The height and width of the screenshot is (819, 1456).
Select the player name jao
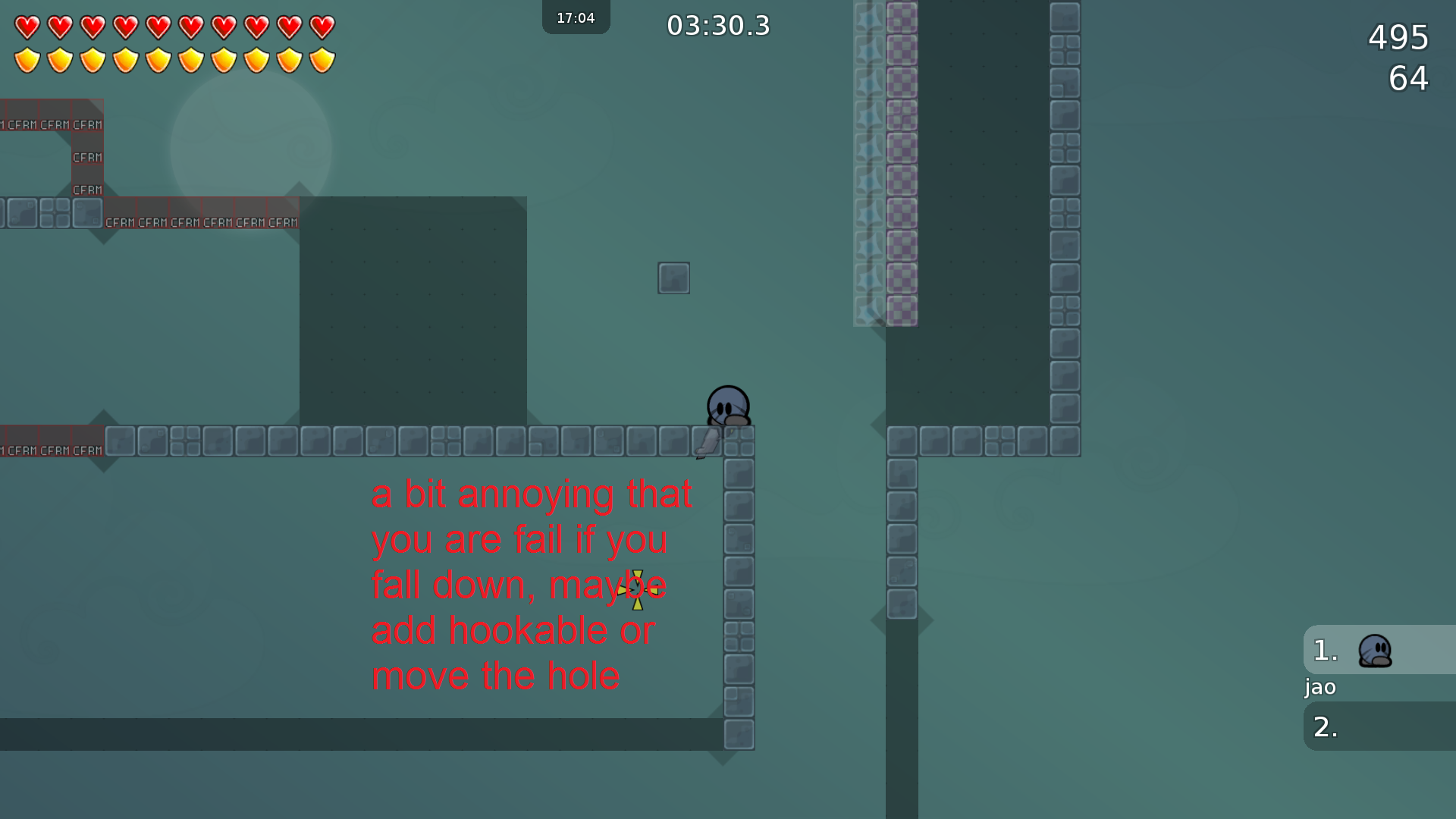1319,687
